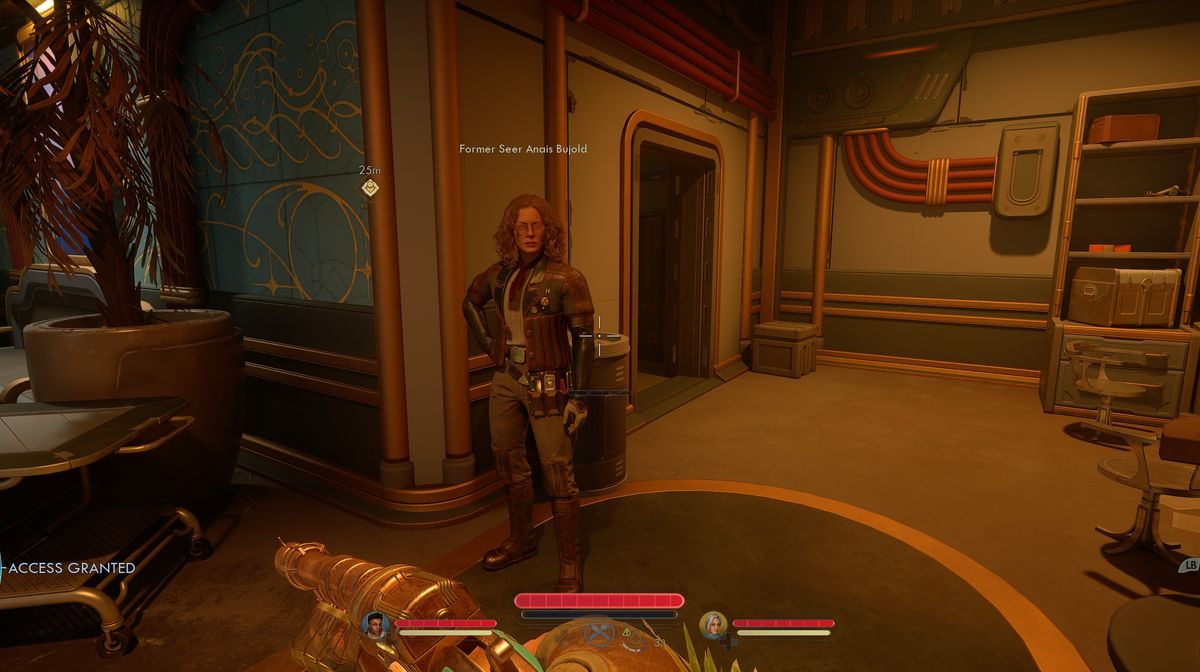Viewport: 1200px width, 672px height.
Task: Click the crossed-weapons icon in the bottom HUD
Action: coord(600,632)
